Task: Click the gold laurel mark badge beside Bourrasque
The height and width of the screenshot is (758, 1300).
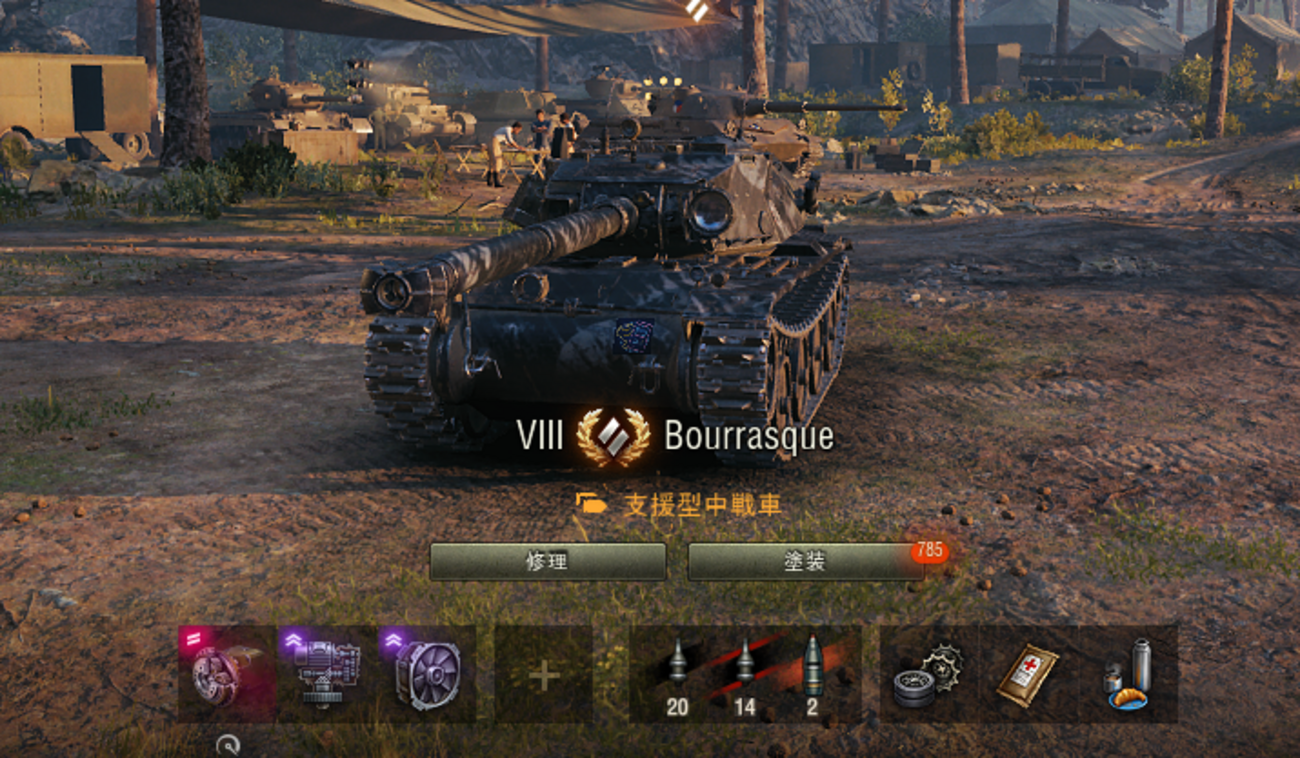Action: click(x=613, y=437)
